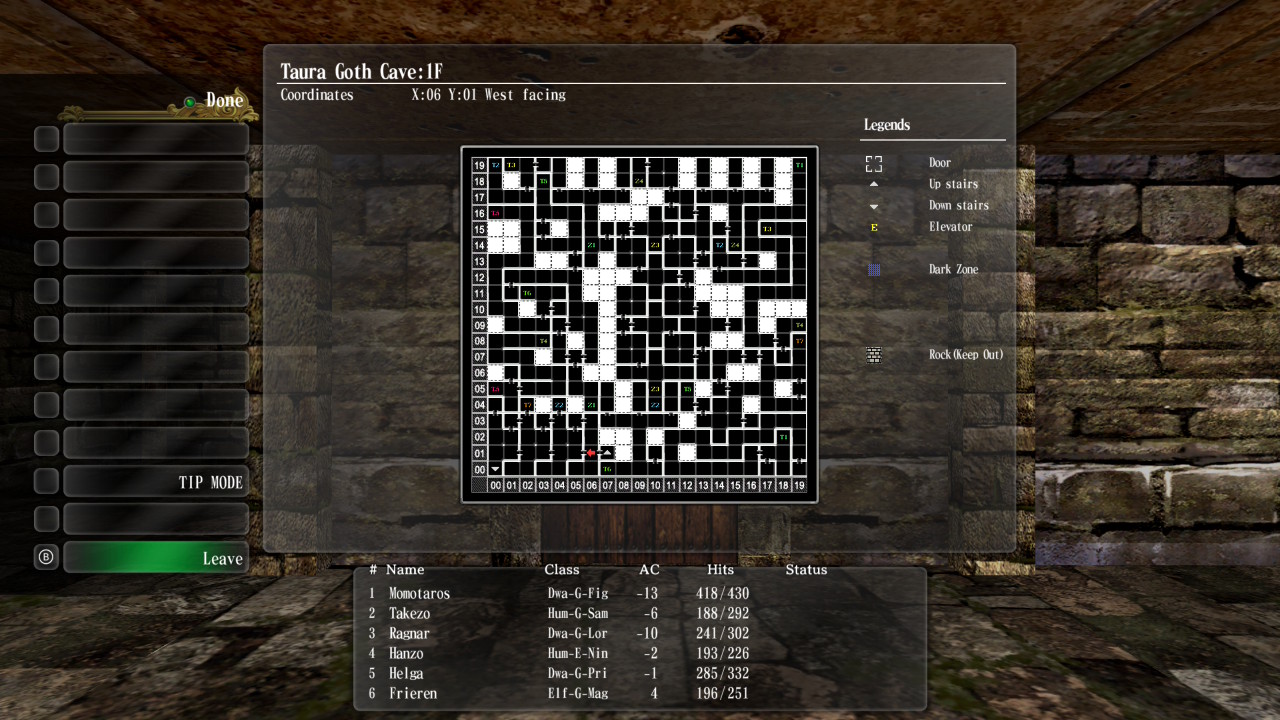Screen dimensions: 1280x720
Task: Click the red party position arrow on map
Action: point(590,453)
